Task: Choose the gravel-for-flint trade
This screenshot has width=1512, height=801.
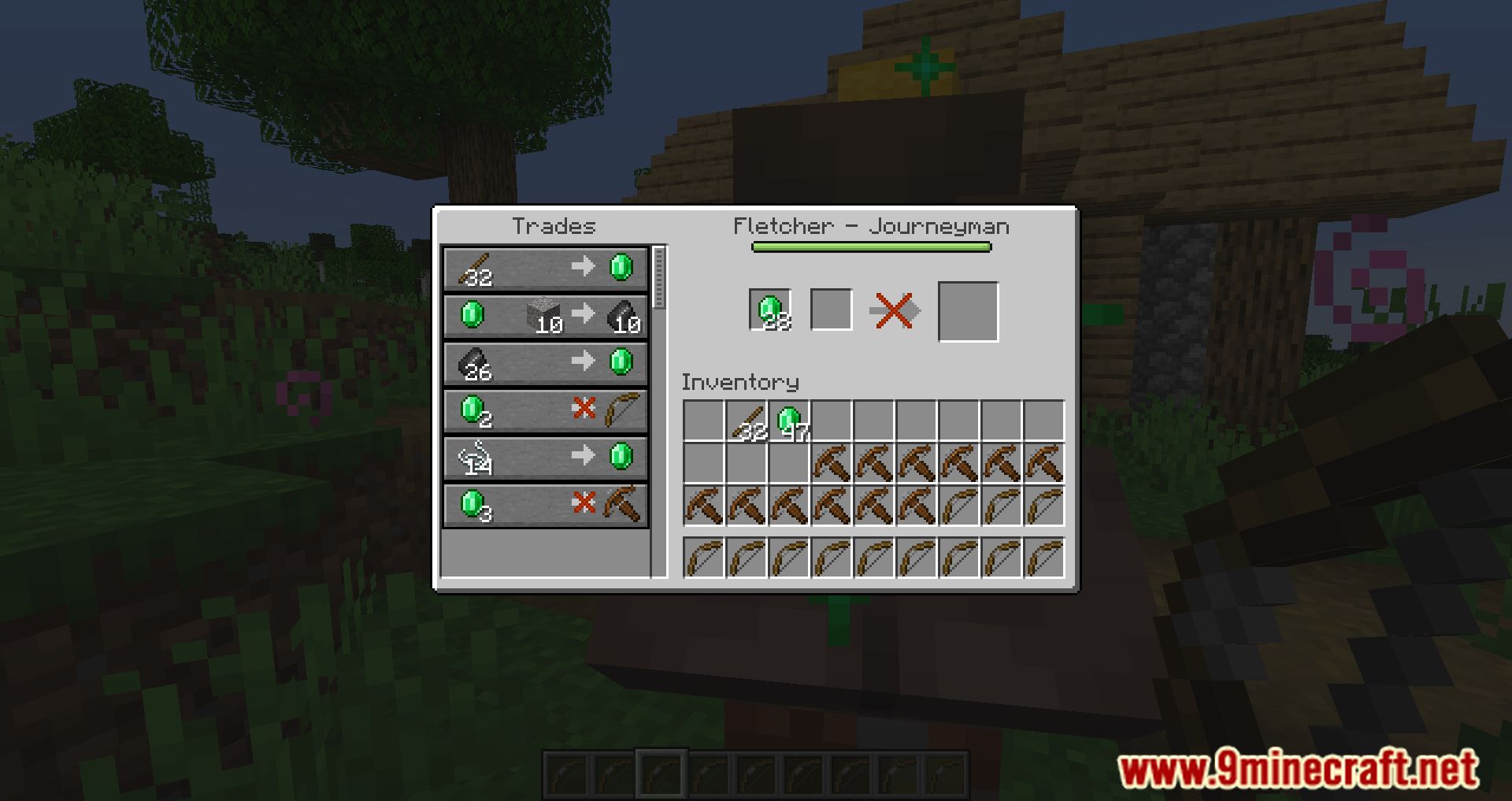Action: click(546, 315)
